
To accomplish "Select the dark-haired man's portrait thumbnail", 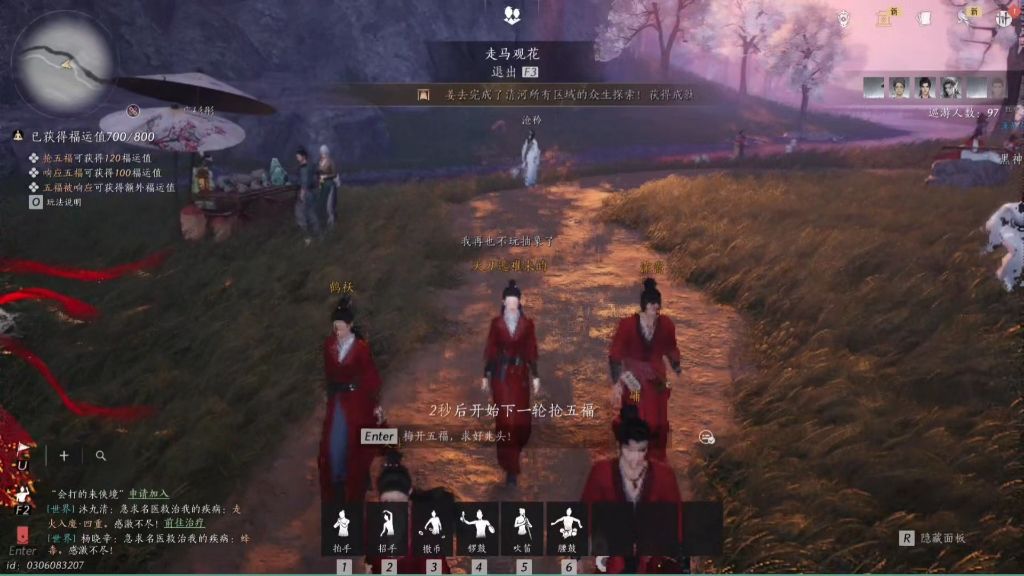I will (925, 88).
